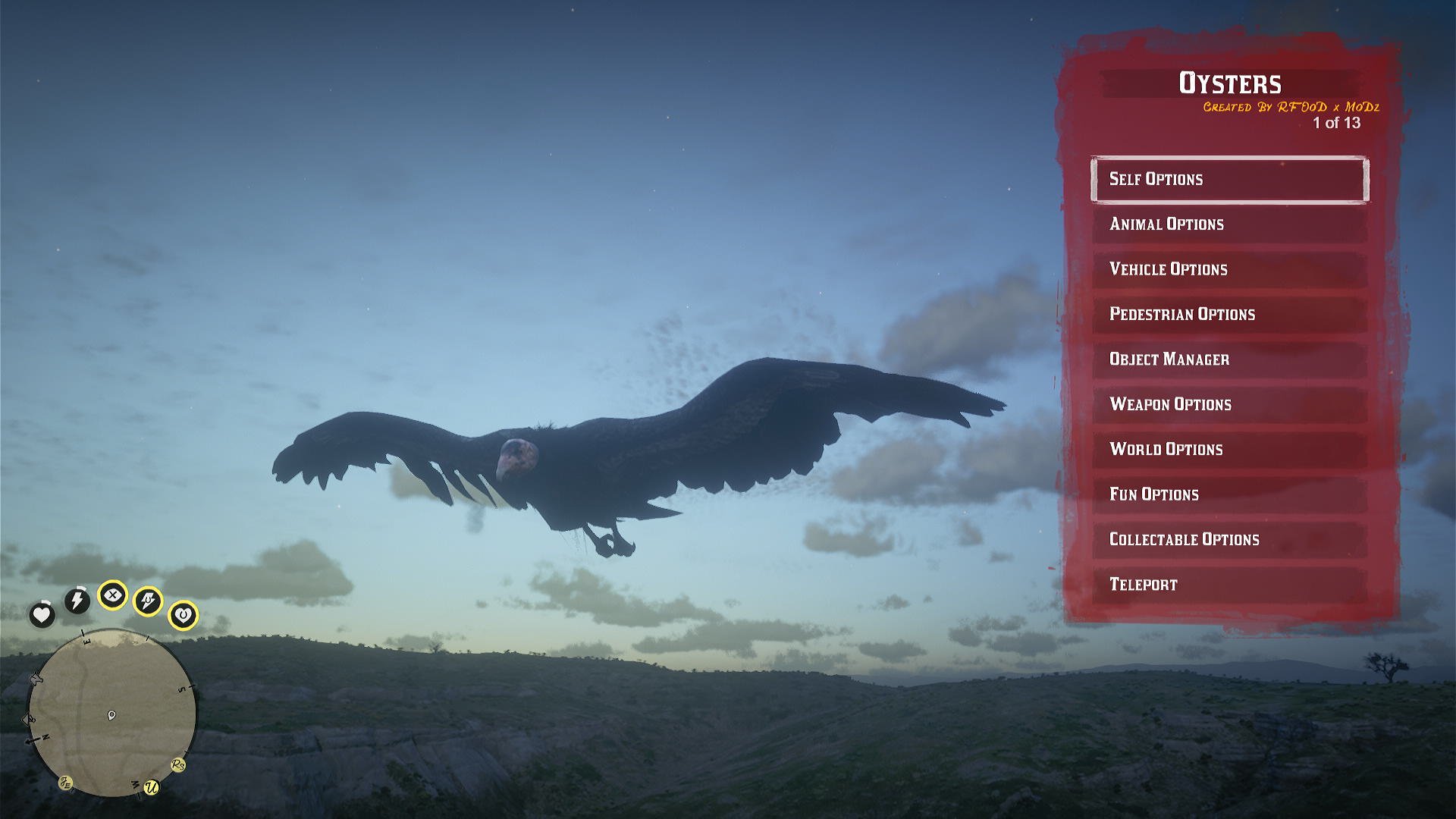This screenshot has height=819, width=1456.
Task: Click the 'Rs' marker on the minimap
Action: (x=178, y=765)
